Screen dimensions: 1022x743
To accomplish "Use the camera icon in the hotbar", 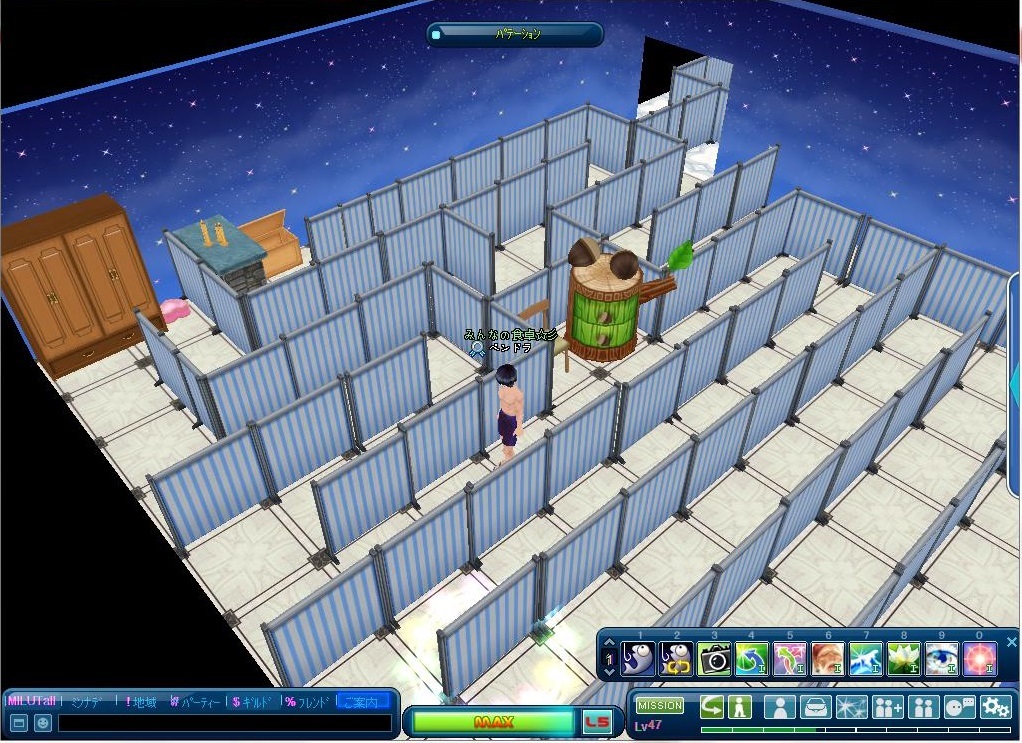I will point(714,658).
